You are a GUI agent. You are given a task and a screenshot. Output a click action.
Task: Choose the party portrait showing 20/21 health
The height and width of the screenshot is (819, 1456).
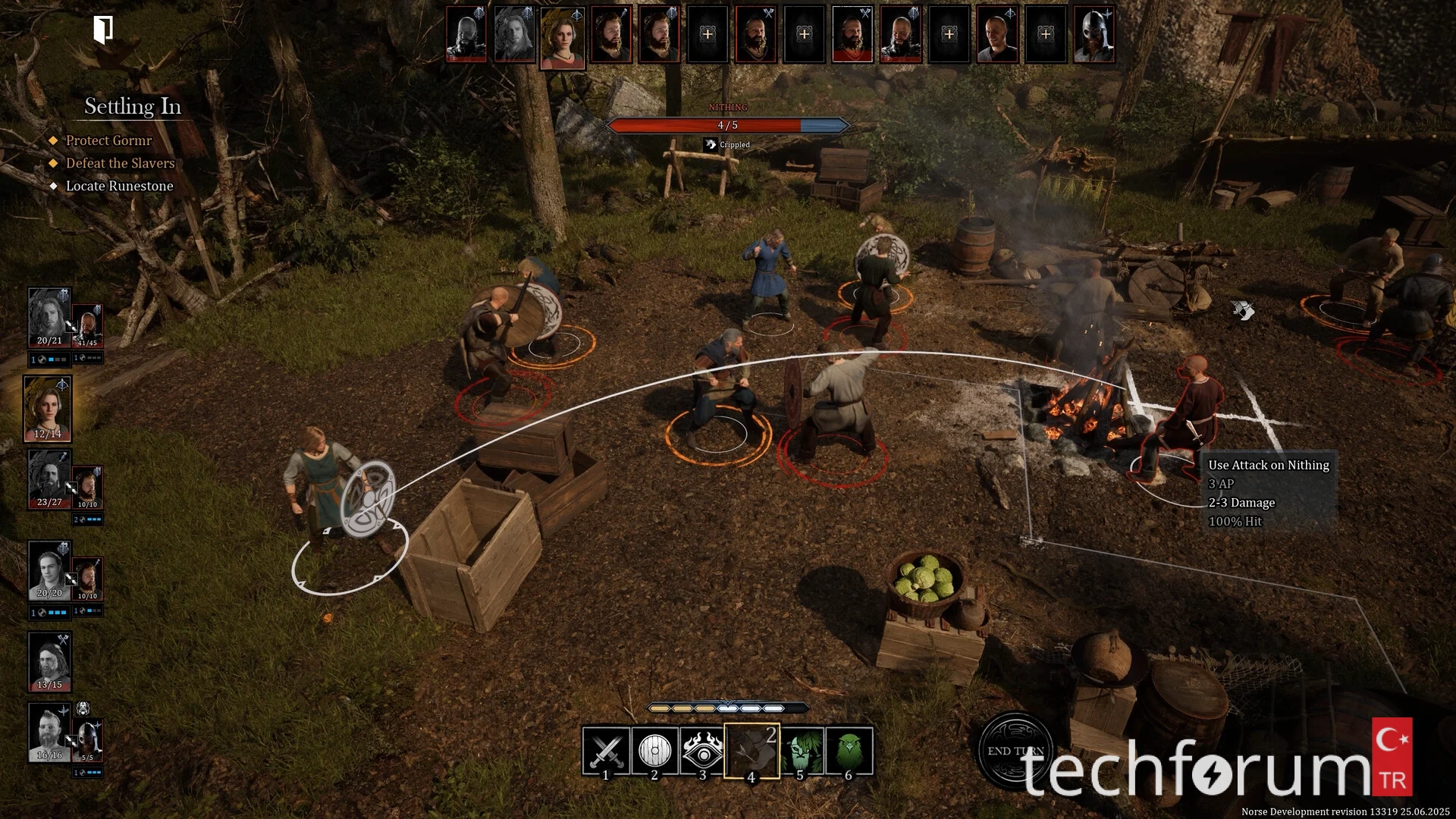49,317
